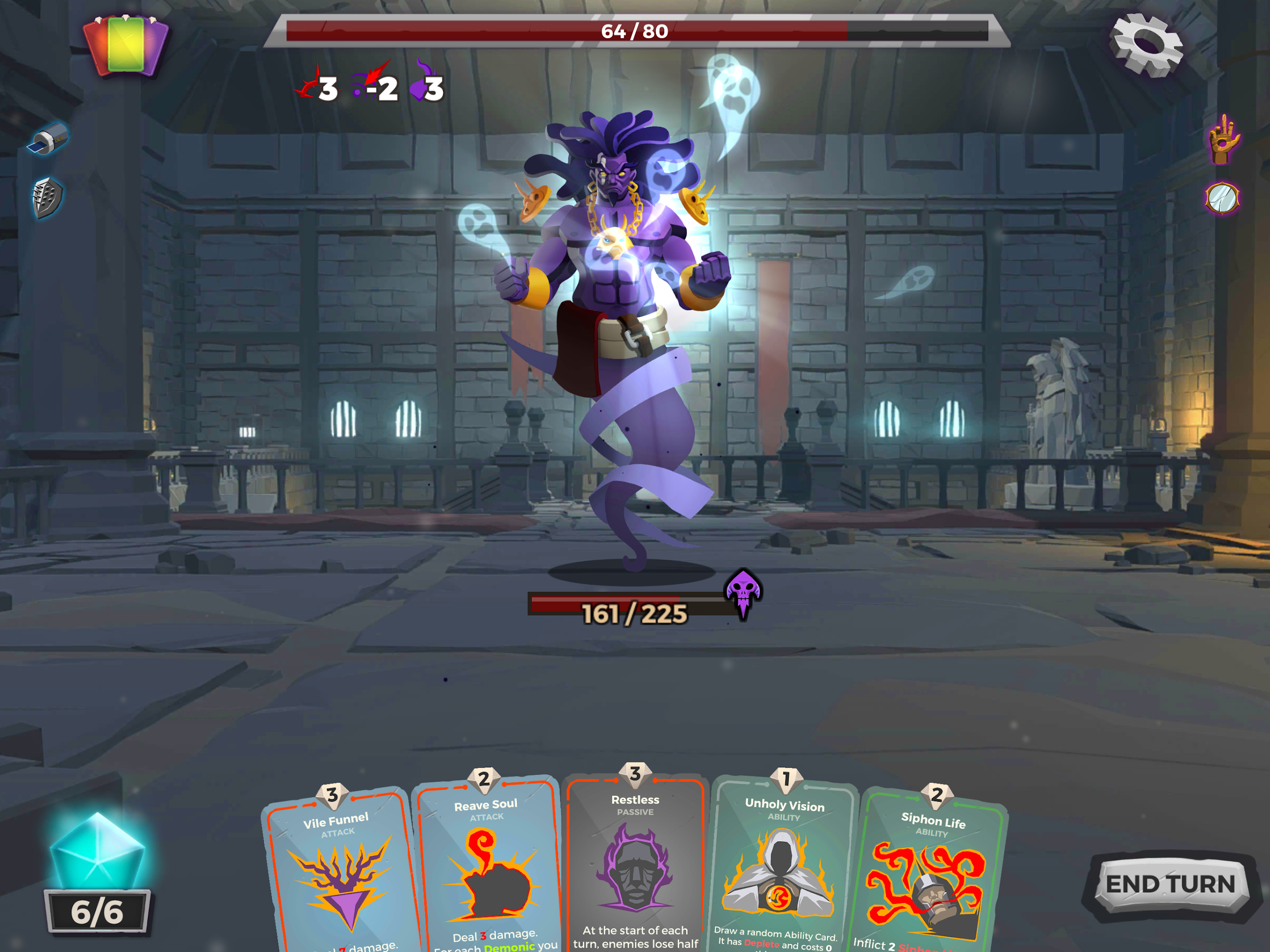Viewport: 1270px width, 952px height.
Task: Inspect the golden hand relic icon
Action: [1223, 139]
